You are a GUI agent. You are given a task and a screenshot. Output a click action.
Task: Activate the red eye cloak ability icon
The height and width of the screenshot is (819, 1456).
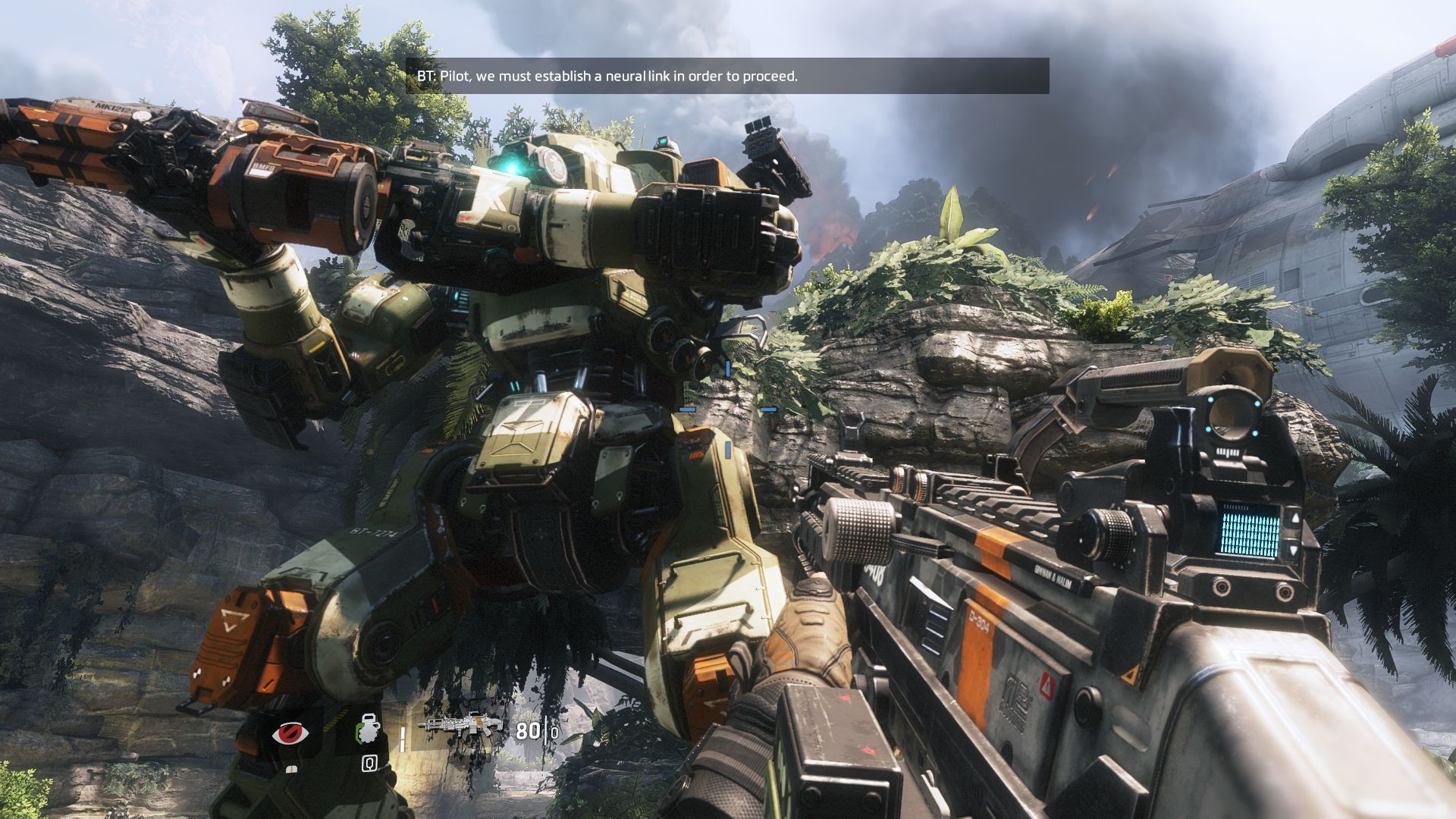(290, 734)
